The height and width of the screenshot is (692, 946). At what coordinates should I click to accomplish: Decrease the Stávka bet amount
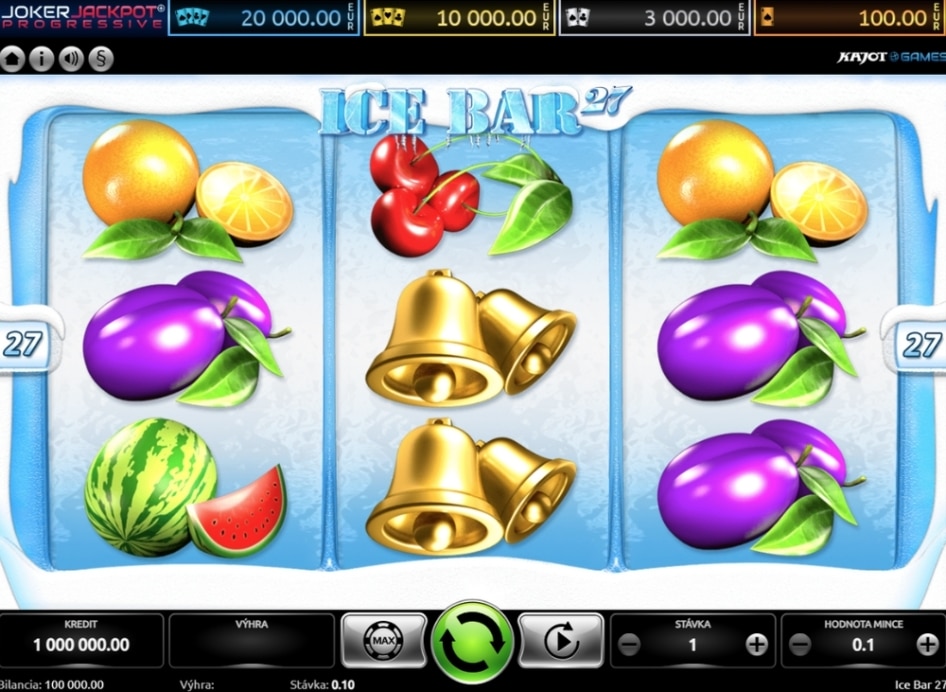pos(629,645)
